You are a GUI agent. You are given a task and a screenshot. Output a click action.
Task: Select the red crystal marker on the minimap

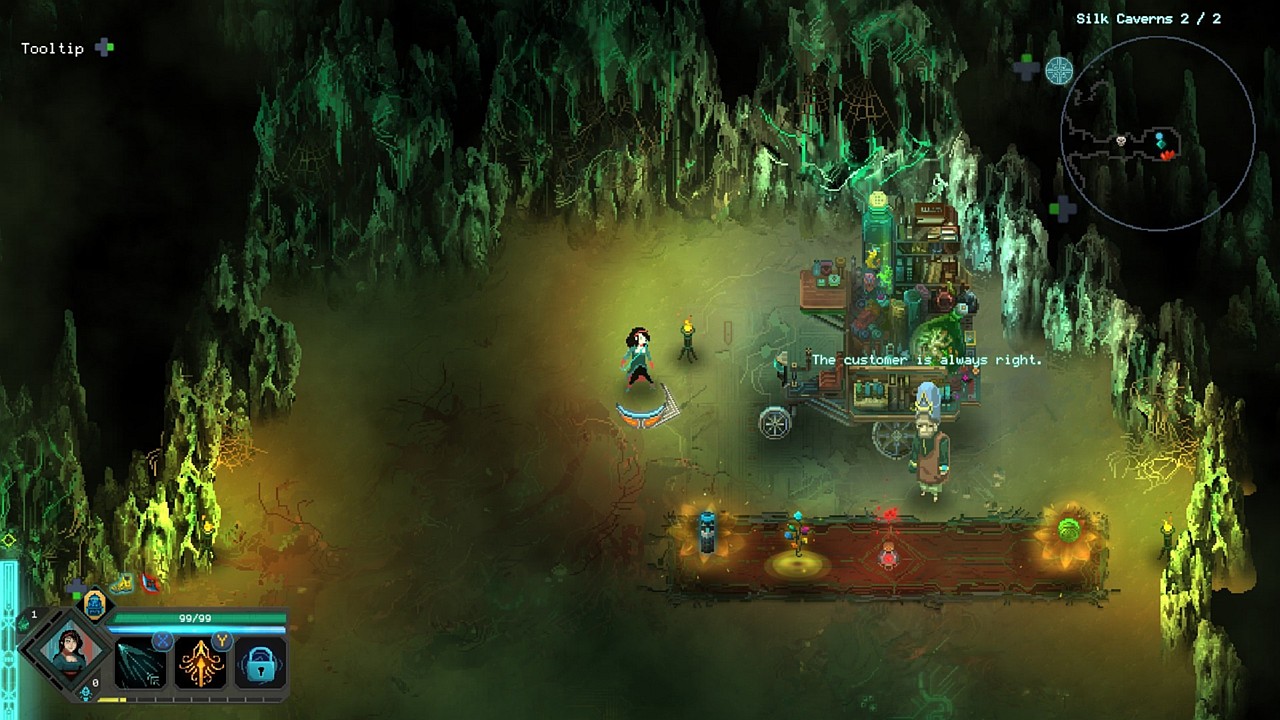tap(1167, 154)
